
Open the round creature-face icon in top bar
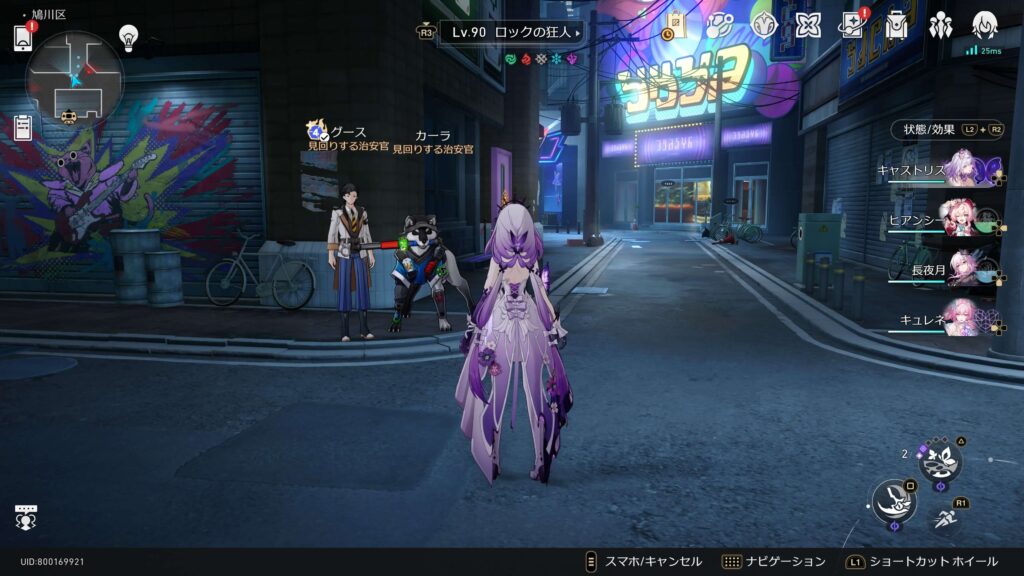[x=764, y=25]
